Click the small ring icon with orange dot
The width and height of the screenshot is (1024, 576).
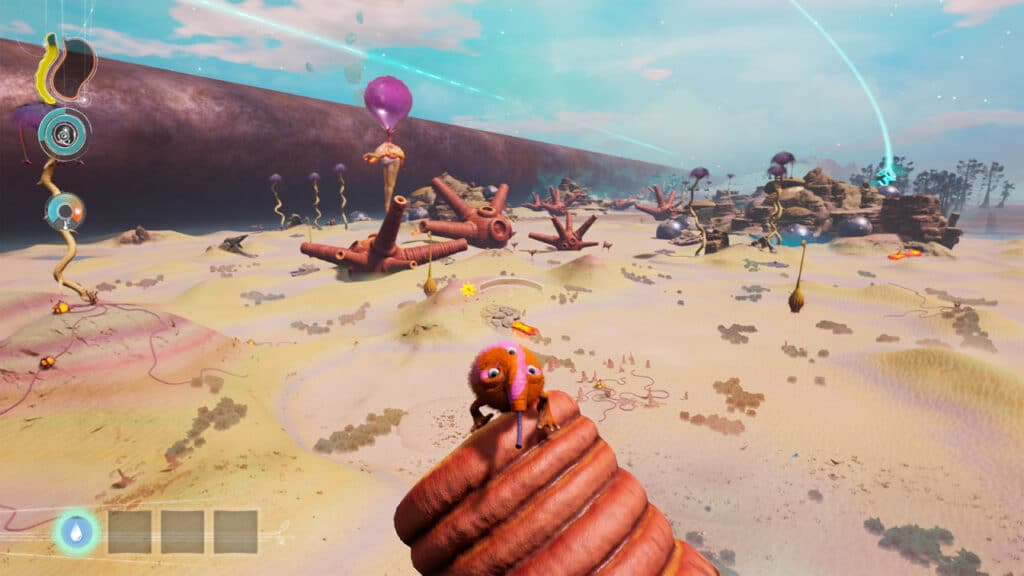[x=64, y=210]
